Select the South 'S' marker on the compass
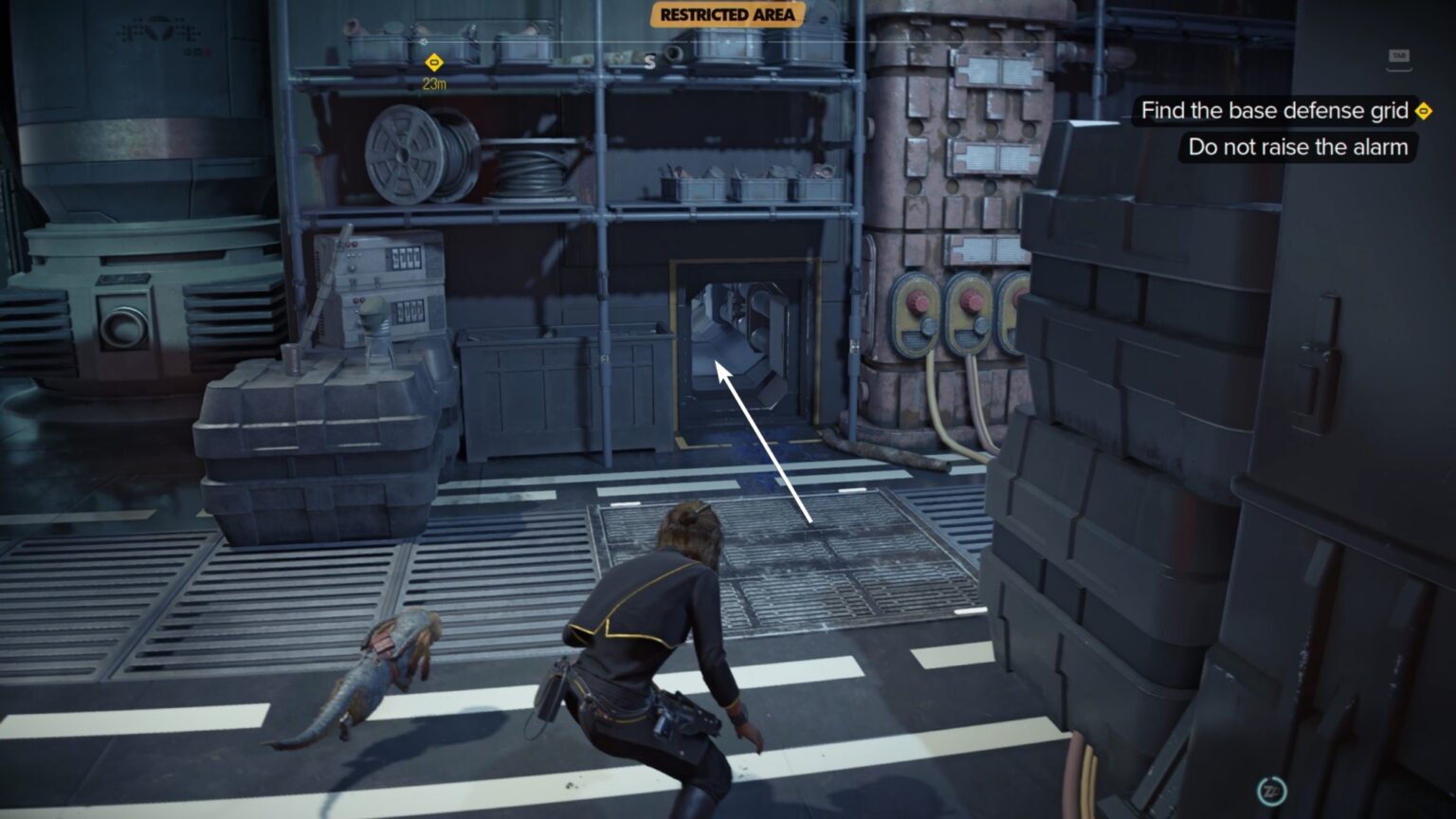Viewport: 1456px width, 819px height. pyautogui.click(x=650, y=62)
